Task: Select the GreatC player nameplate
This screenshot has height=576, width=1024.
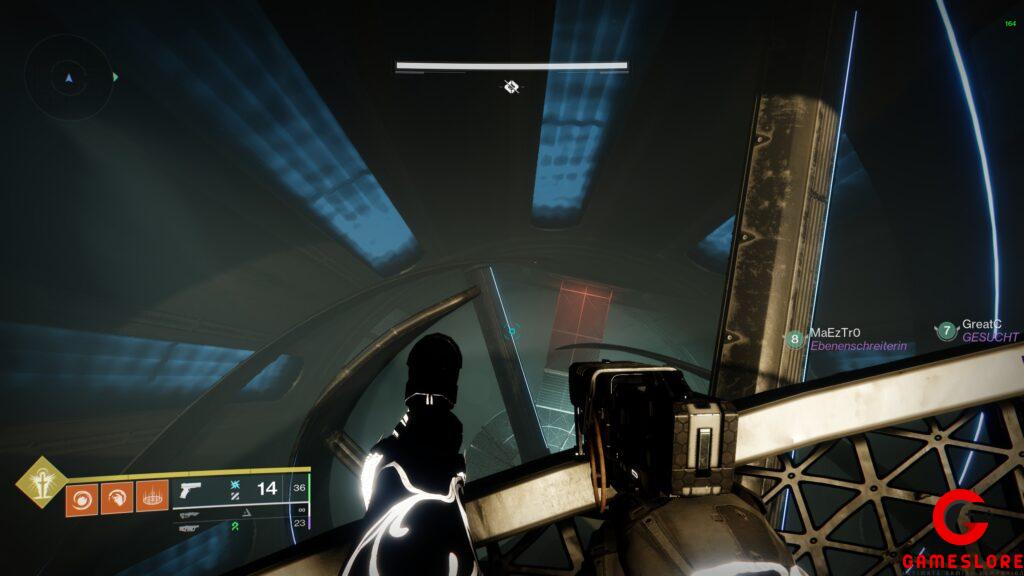Action: coord(978,331)
